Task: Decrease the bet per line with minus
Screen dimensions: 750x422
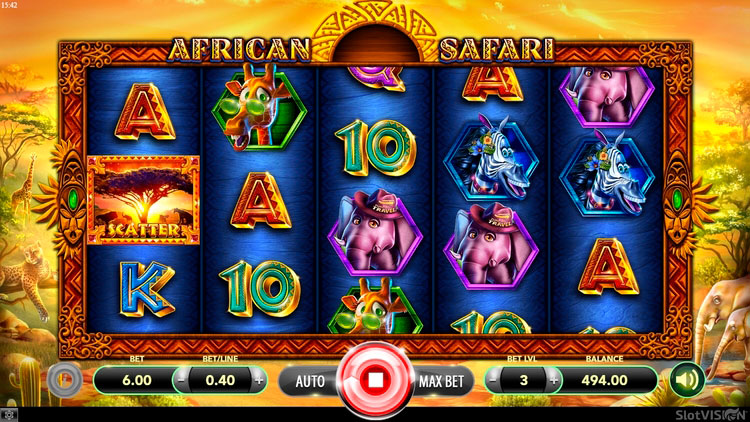Action: click(x=181, y=381)
